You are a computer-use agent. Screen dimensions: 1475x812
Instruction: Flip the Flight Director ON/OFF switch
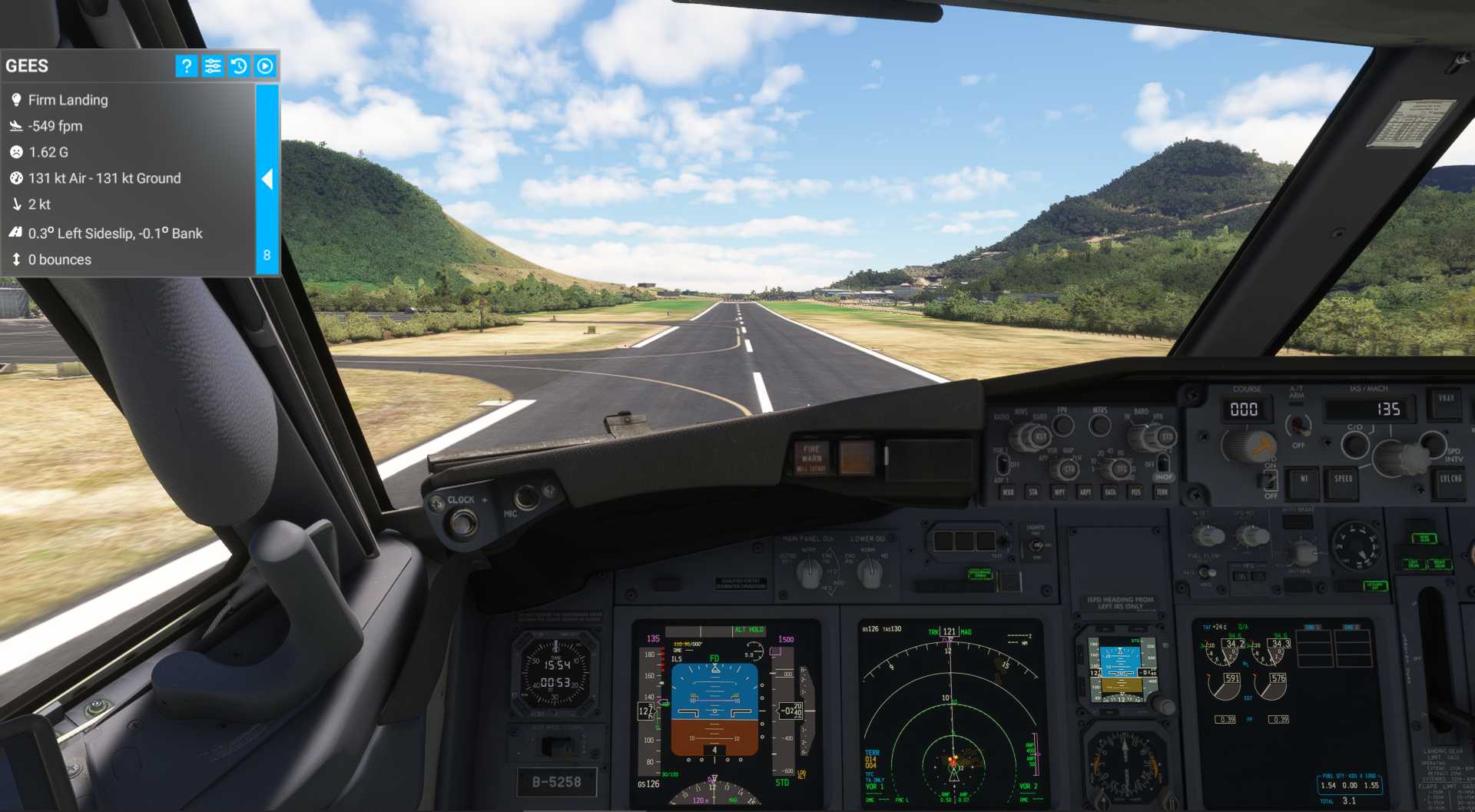click(1268, 481)
